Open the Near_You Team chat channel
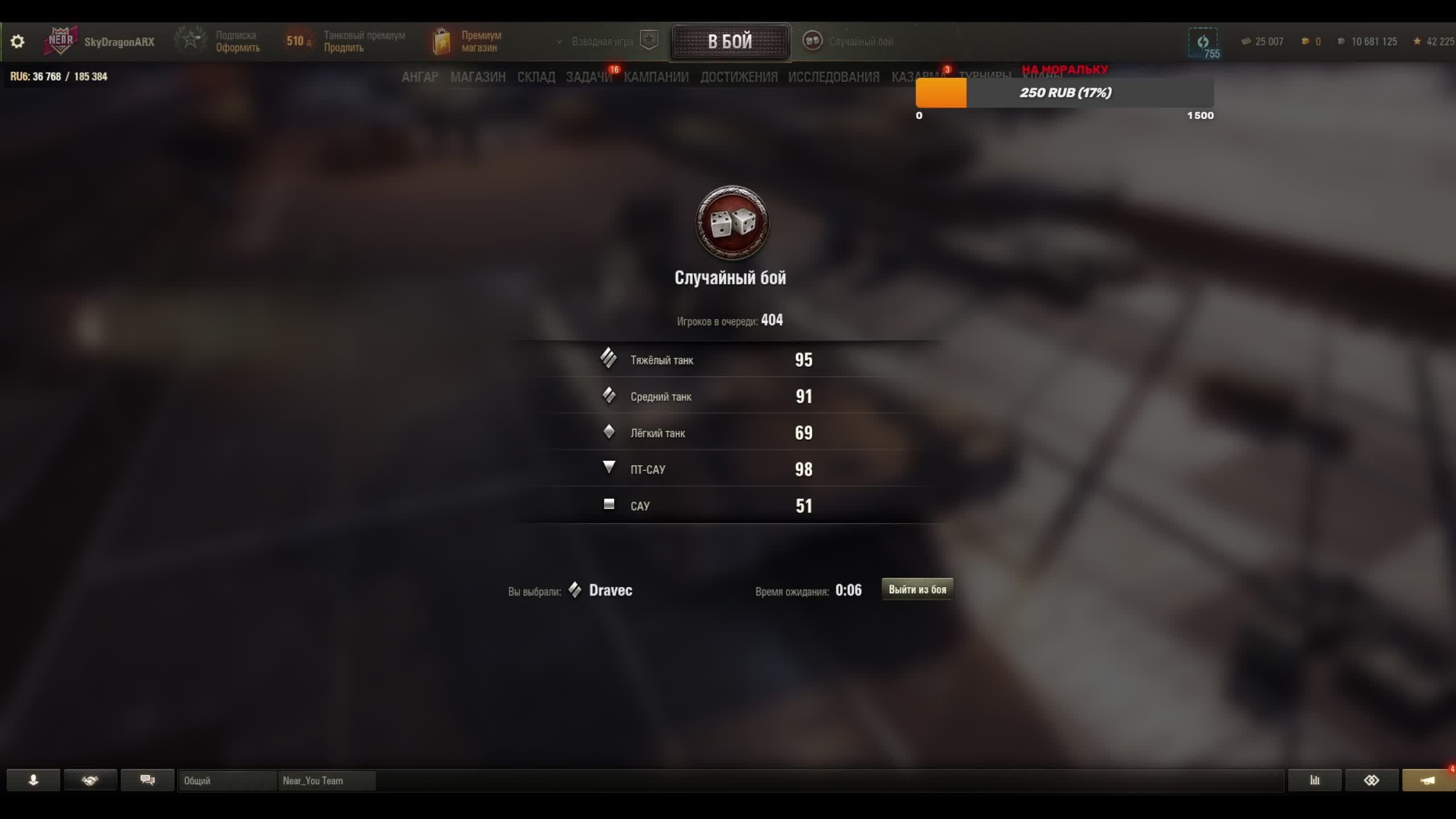Viewport: 1456px width, 819px height. (326, 780)
